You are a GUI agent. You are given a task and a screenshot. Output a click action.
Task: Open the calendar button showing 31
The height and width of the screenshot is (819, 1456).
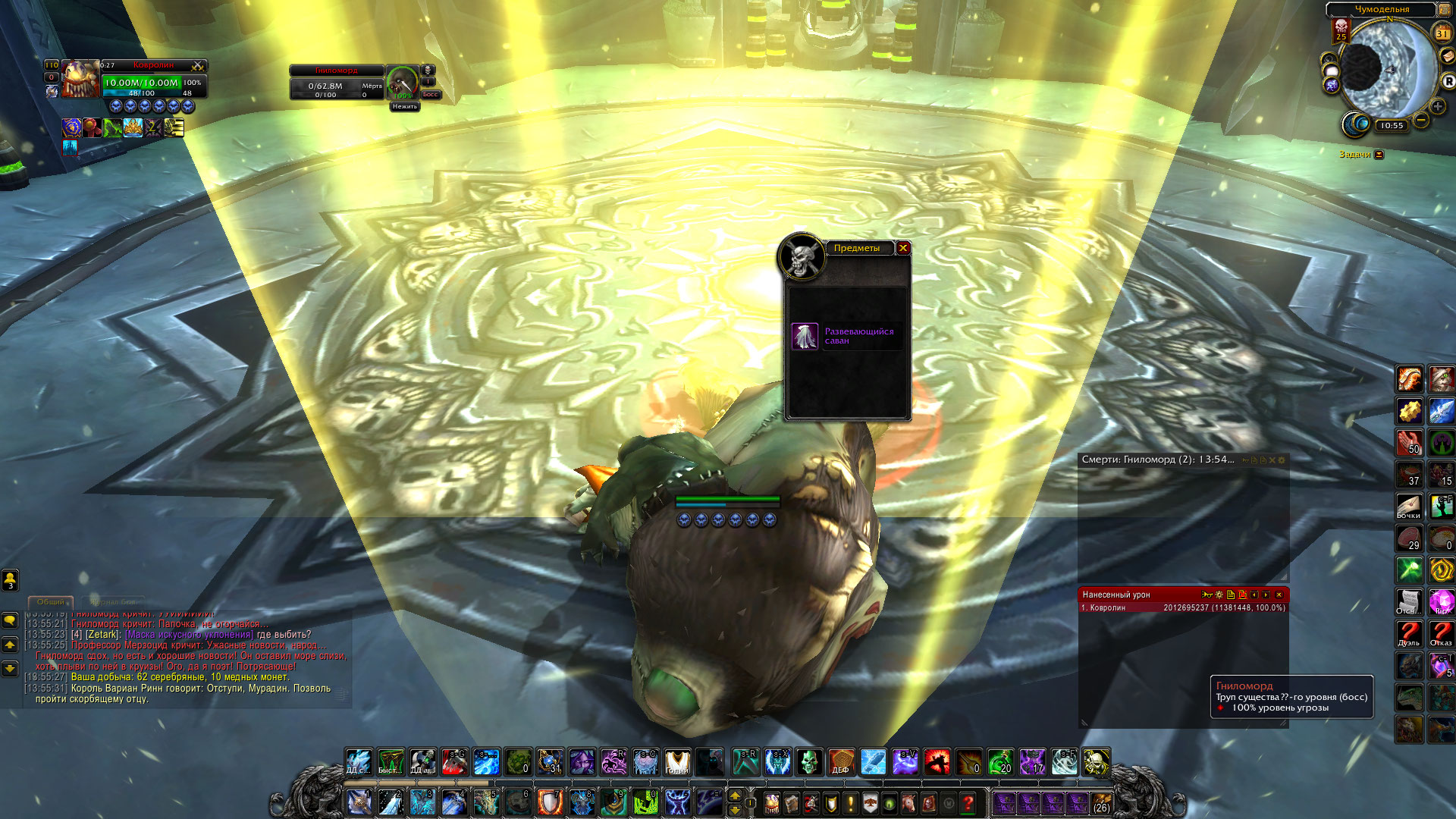click(1442, 33)
